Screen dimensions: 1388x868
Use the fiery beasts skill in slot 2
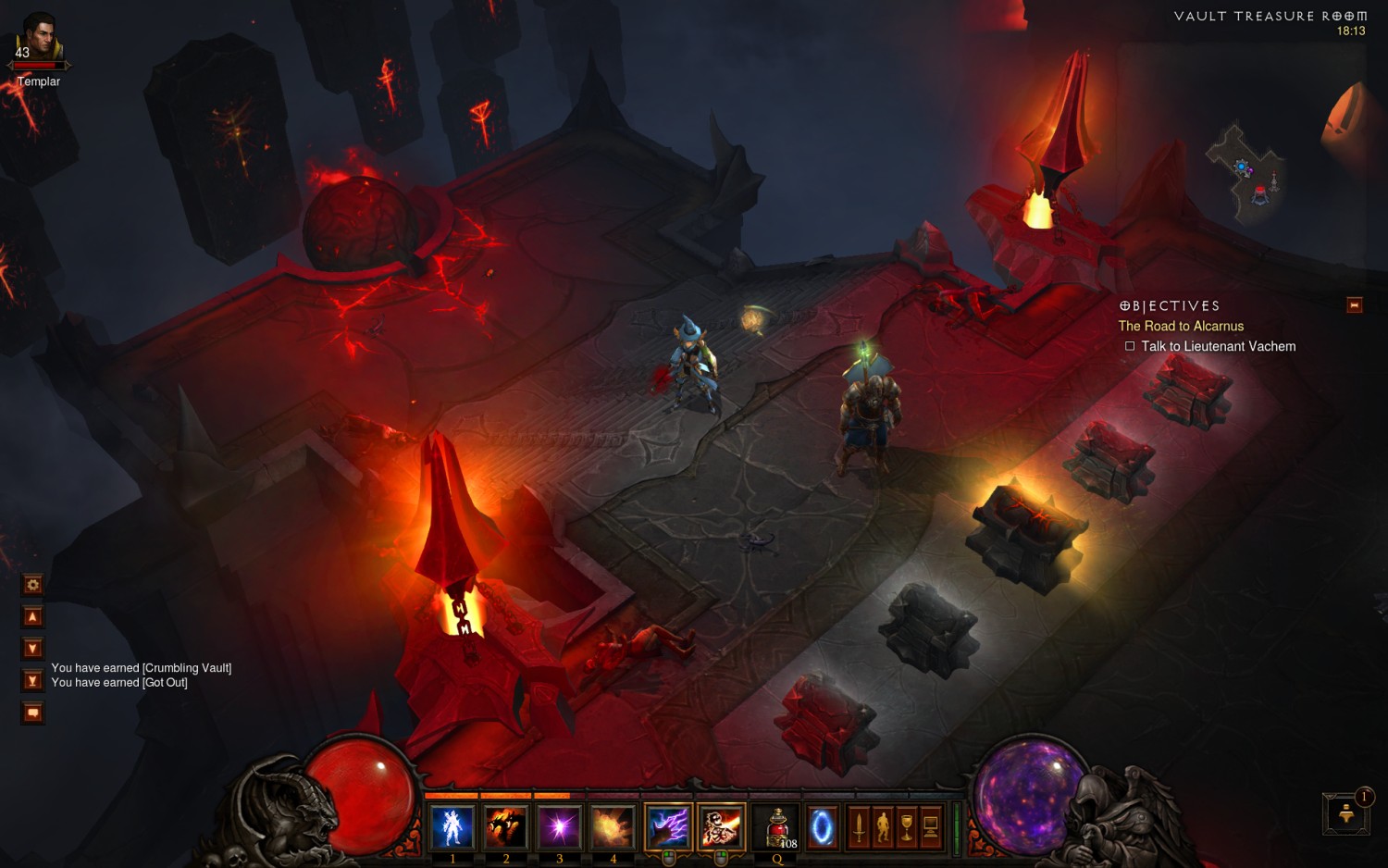[x=505, y=826]
